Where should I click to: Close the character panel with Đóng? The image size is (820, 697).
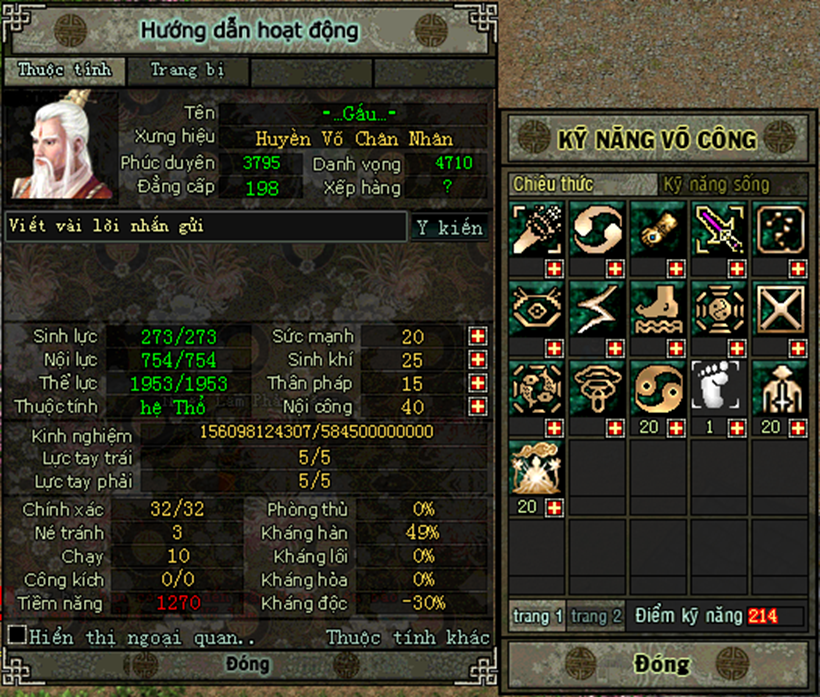(247, 665)
